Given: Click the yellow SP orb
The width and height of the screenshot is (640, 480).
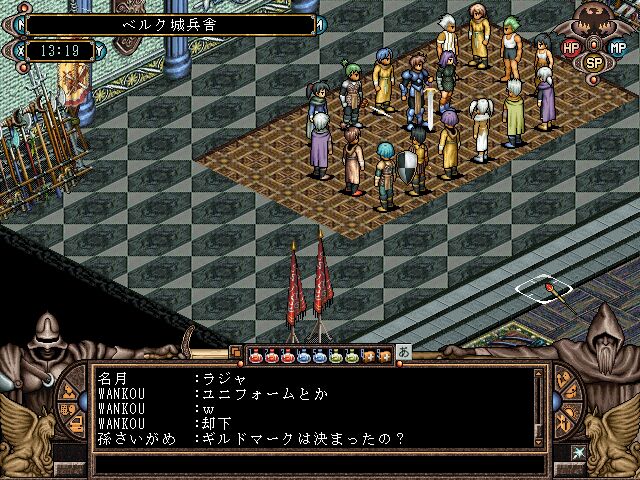Looking at the screenshot, I should [594, 62].
